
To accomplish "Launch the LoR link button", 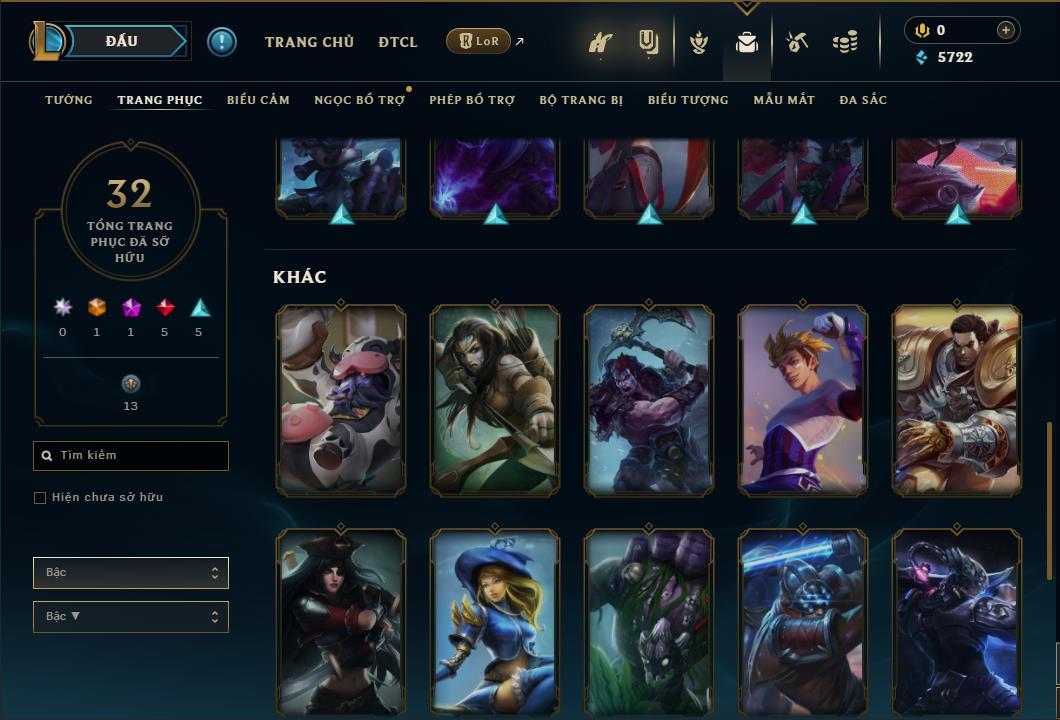I will [479, 41].
